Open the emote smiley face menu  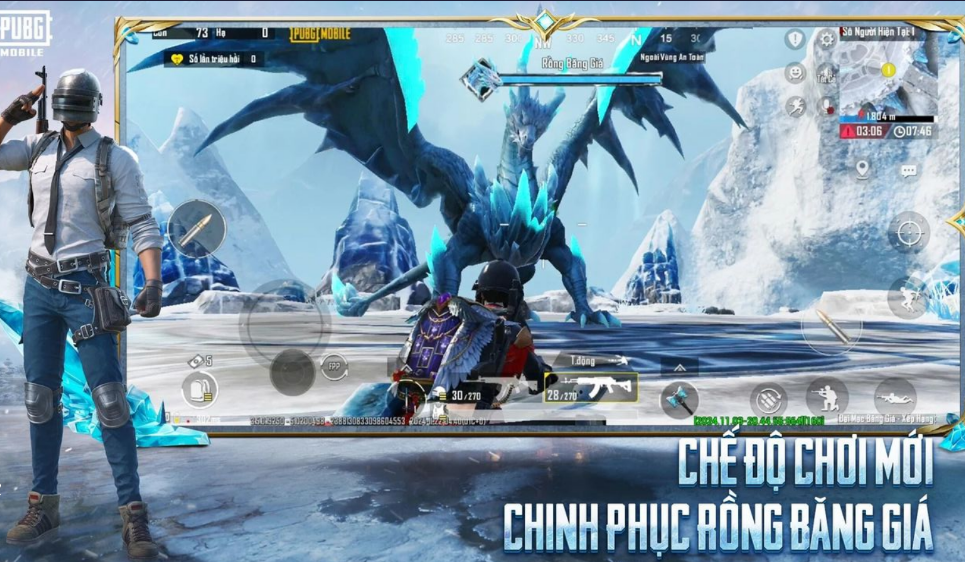pos(795,73)
